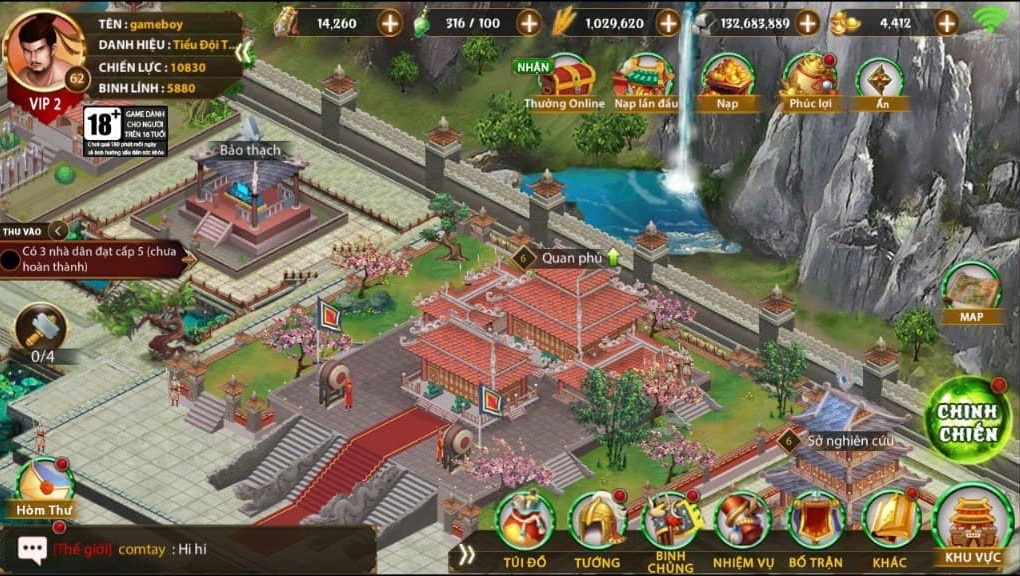
Task: Claim the Thưởng Online reward chest
Action: [565, 80]
